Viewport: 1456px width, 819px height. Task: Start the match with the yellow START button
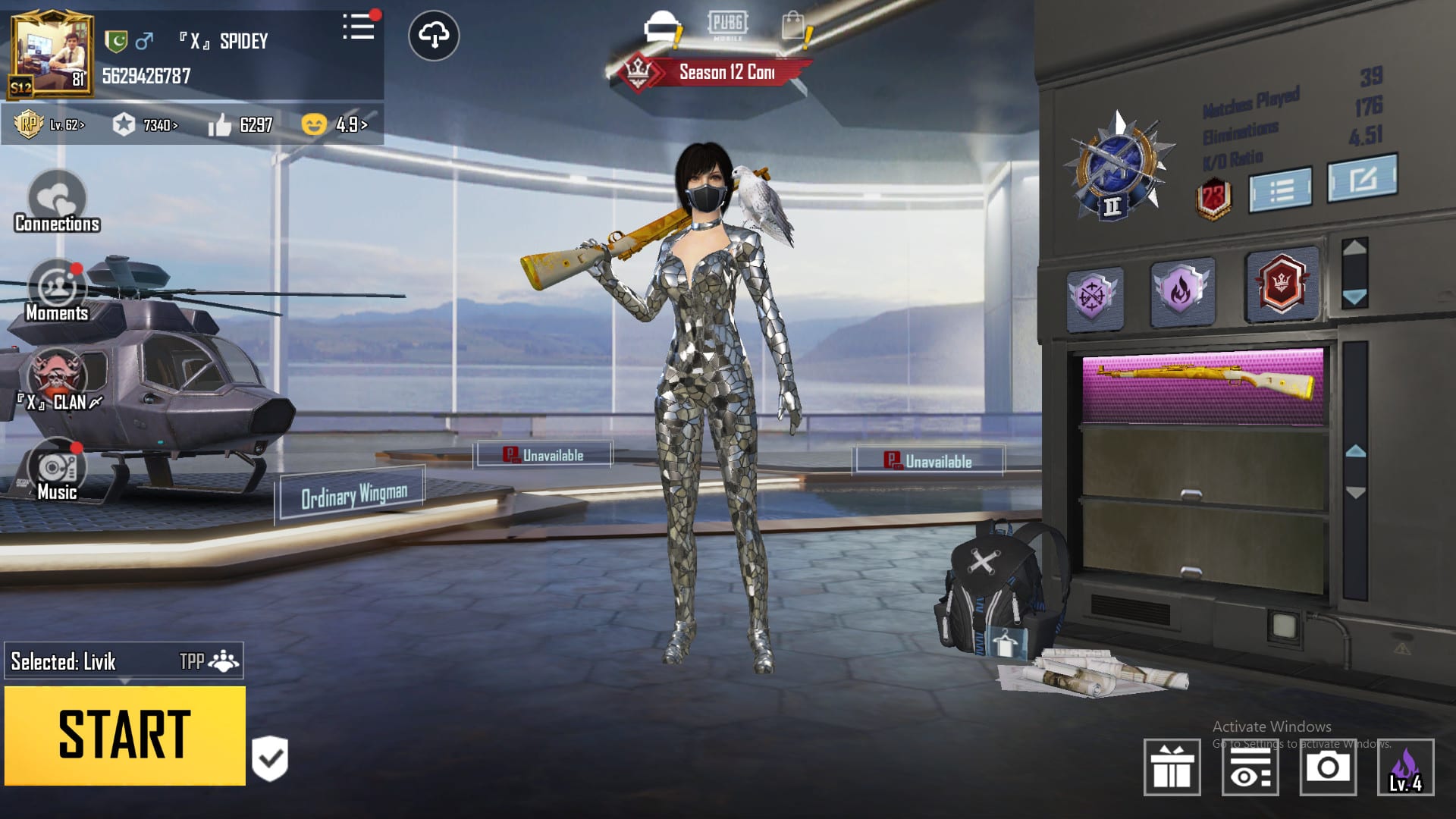pos(125,735)
